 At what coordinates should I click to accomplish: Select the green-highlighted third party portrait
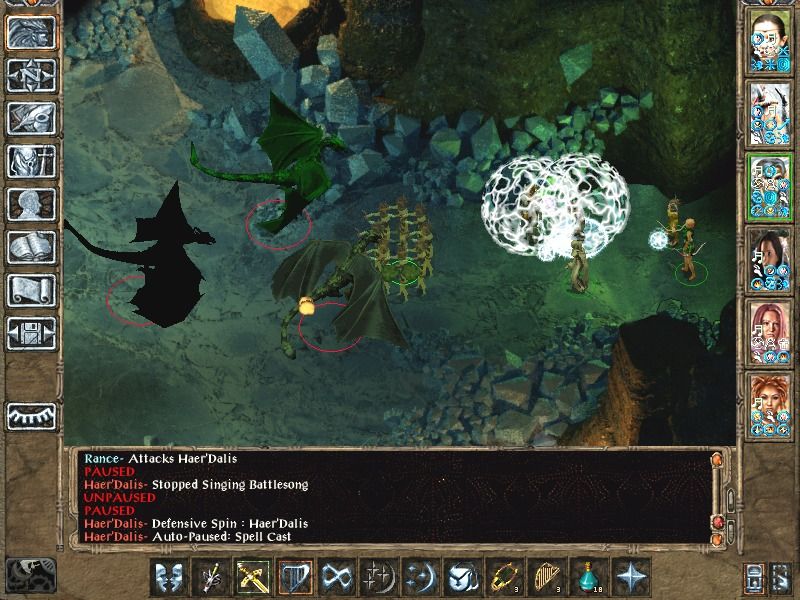769,182
